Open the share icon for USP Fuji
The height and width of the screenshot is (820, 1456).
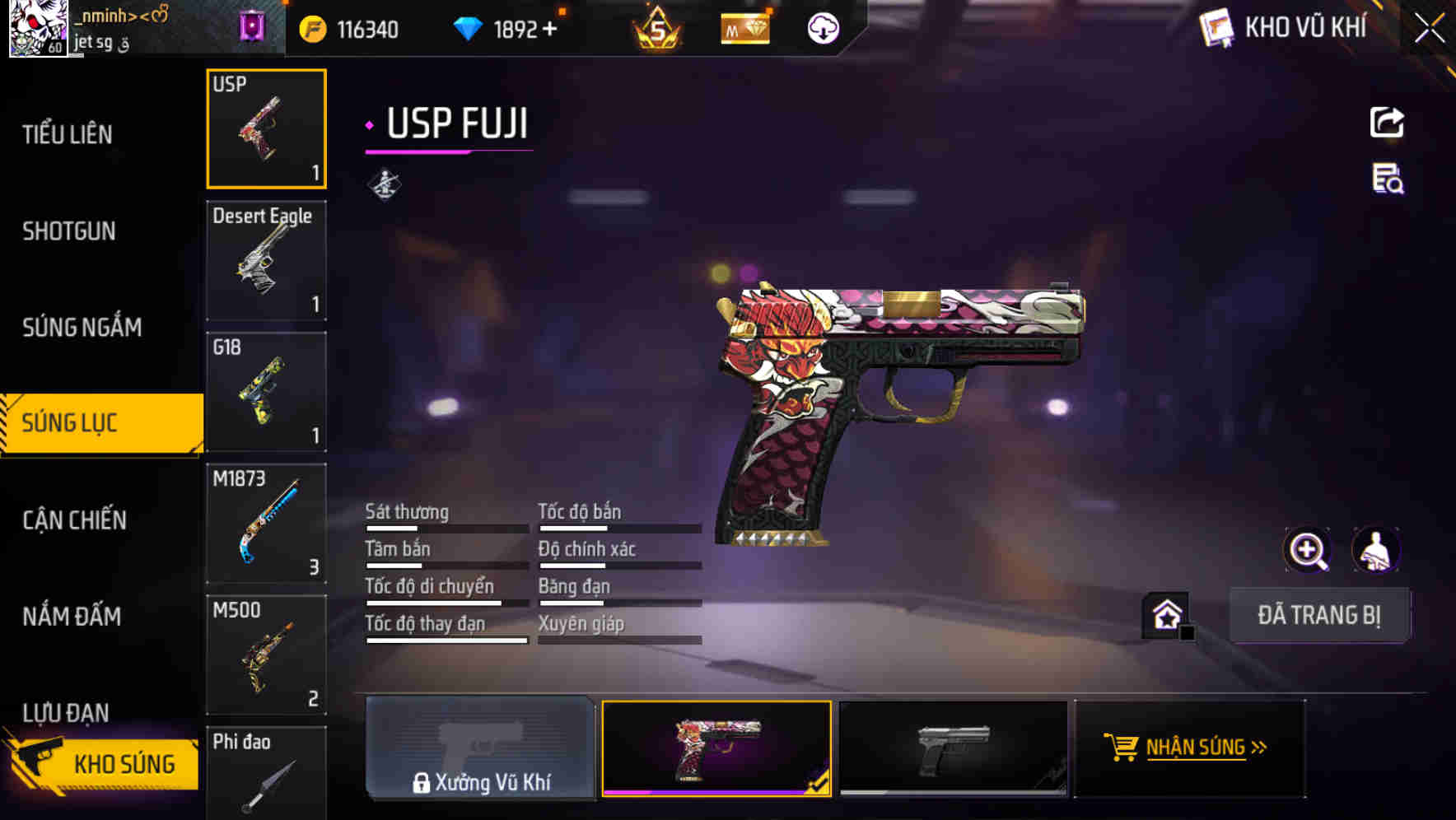pos(1387,122)
